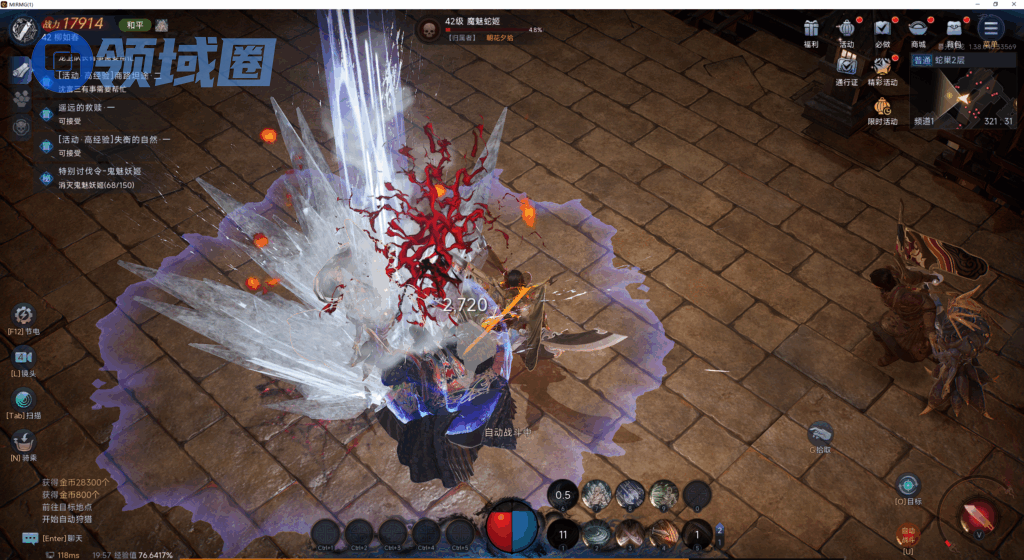The image size is (1024, 560).
Task: Click the character portrait avatar
Action: (24, 29)
